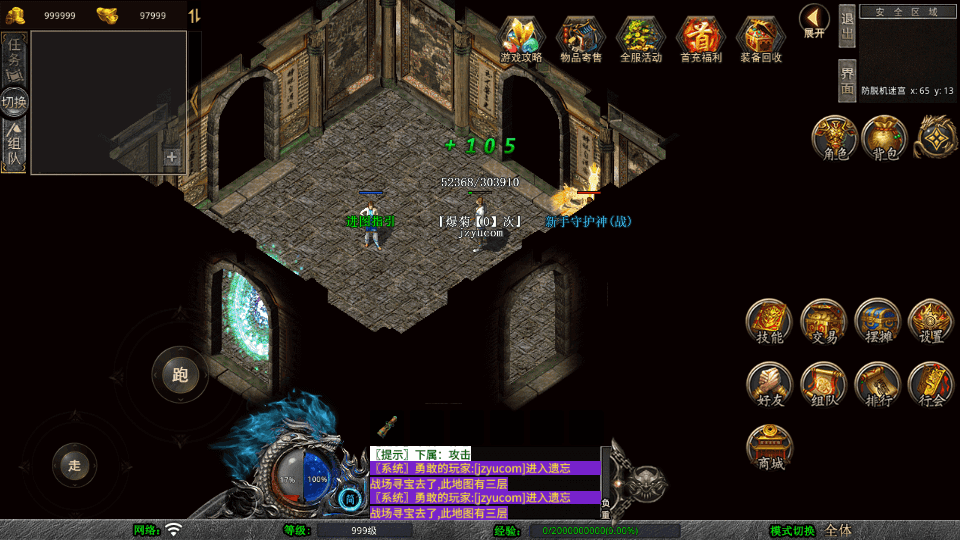
Task: Open the 设置 settings menu
Action: (x=931, y=321)
